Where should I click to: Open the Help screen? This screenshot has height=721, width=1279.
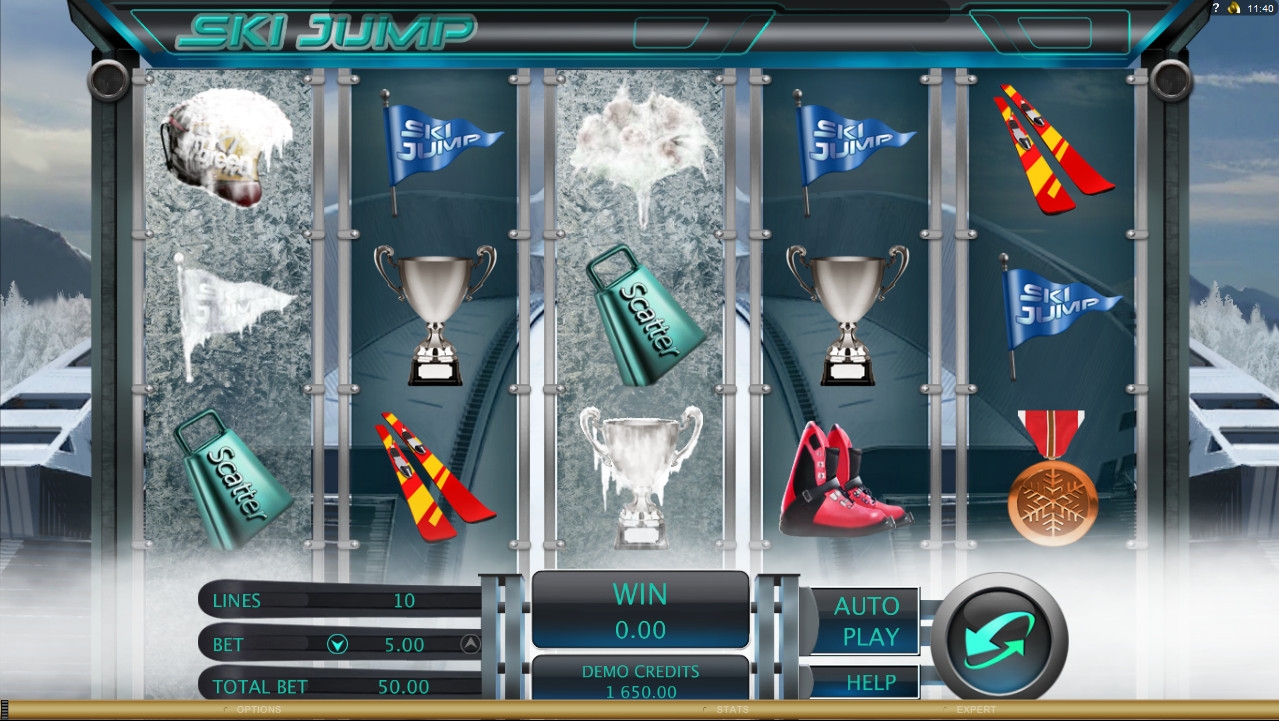[x=870, y=683]
